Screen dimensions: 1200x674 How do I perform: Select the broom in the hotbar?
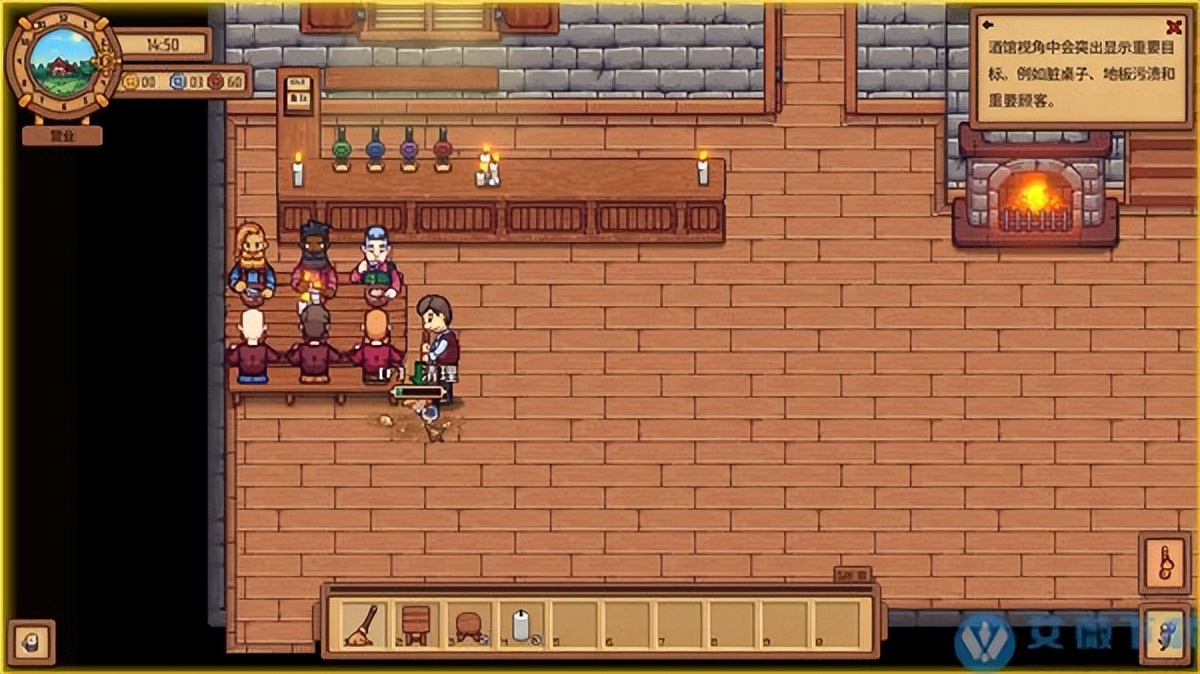point(358,624)
